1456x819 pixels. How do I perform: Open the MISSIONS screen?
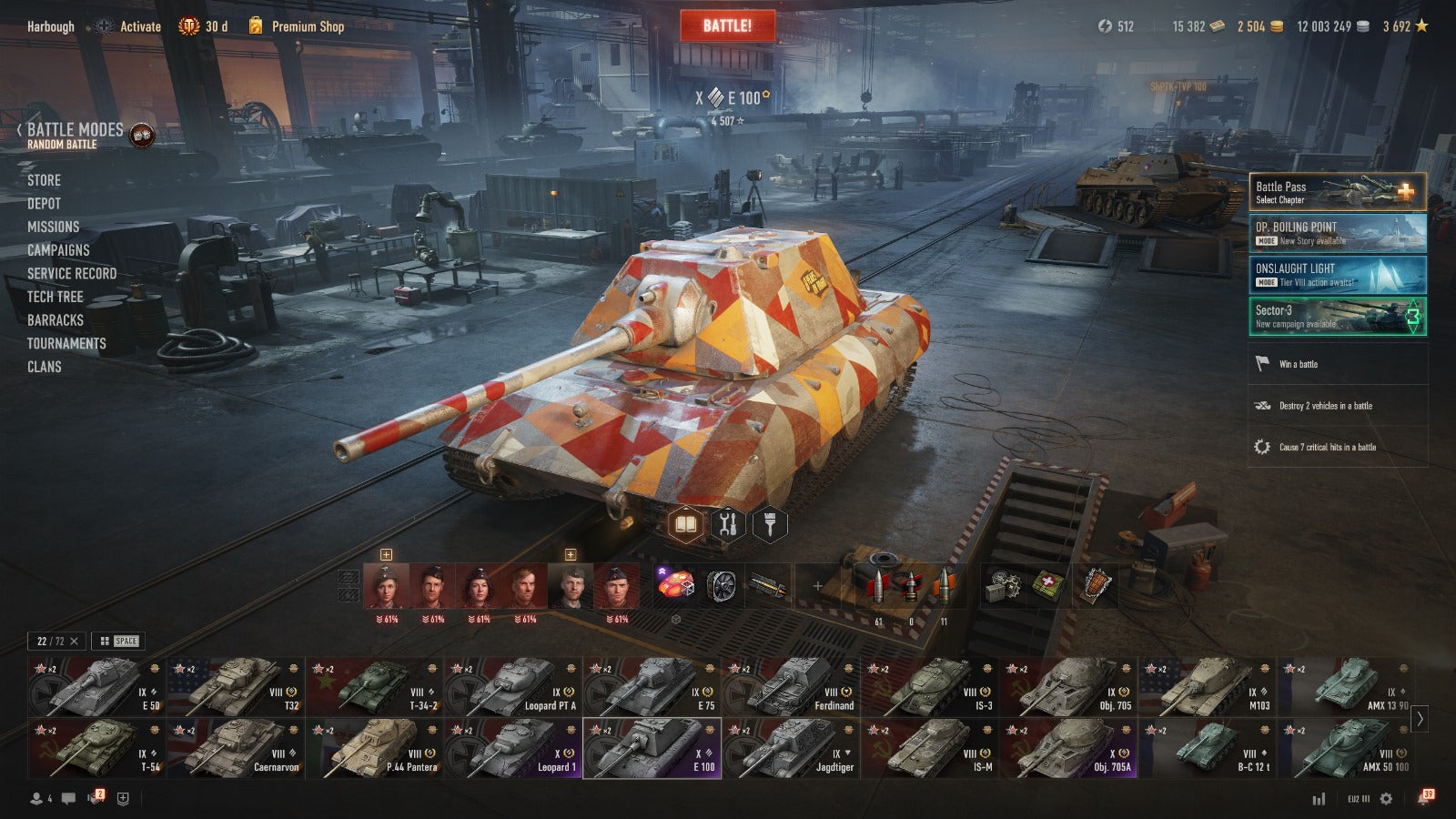53,227
